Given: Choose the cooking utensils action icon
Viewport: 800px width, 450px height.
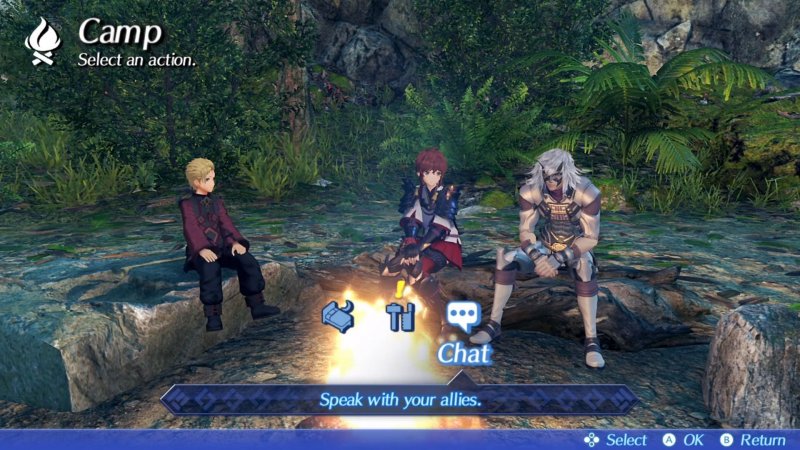Looking at the screenshot, I should (400, 317).
